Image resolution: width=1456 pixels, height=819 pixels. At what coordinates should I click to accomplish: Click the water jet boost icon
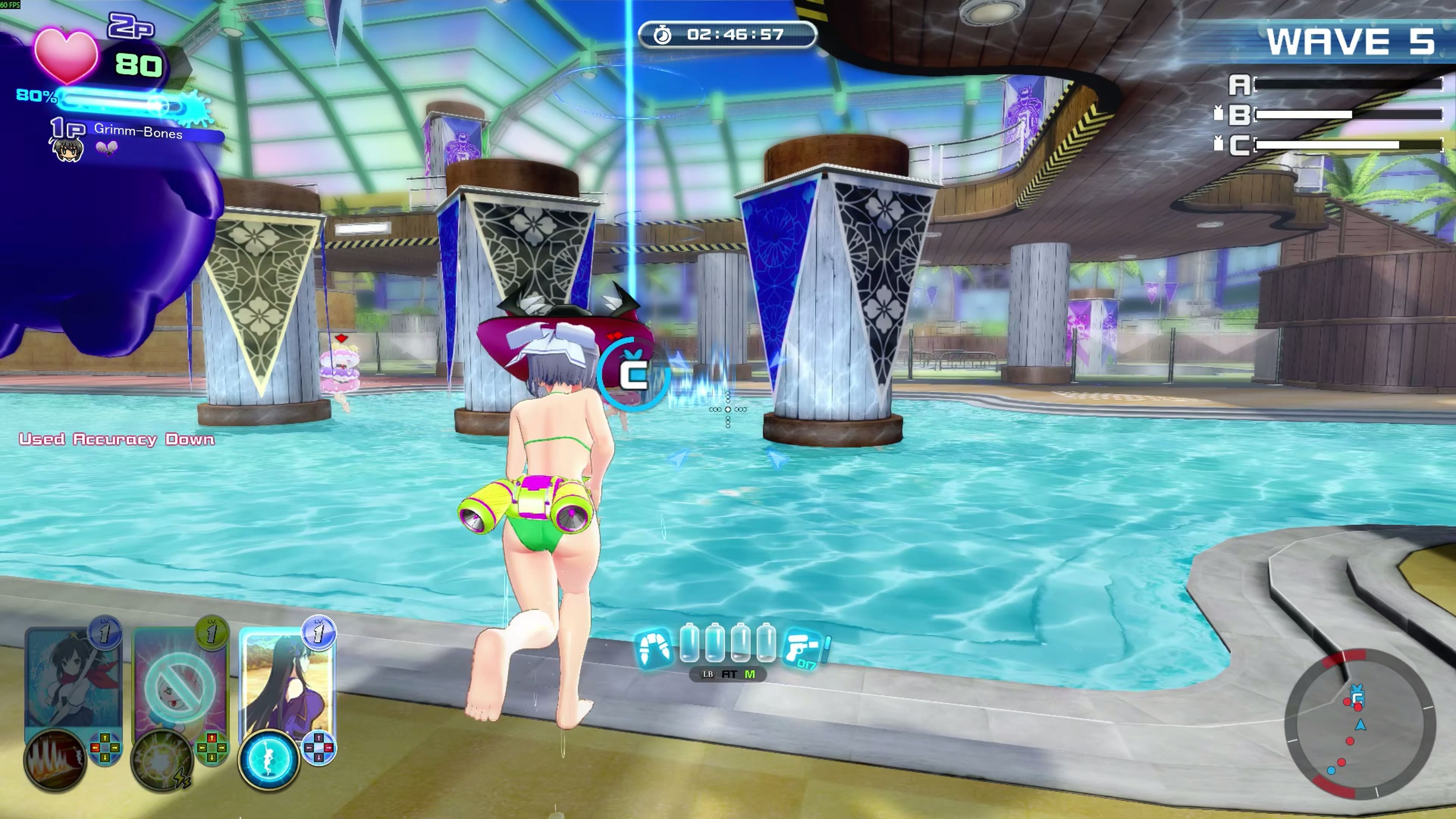coord(654,648)
